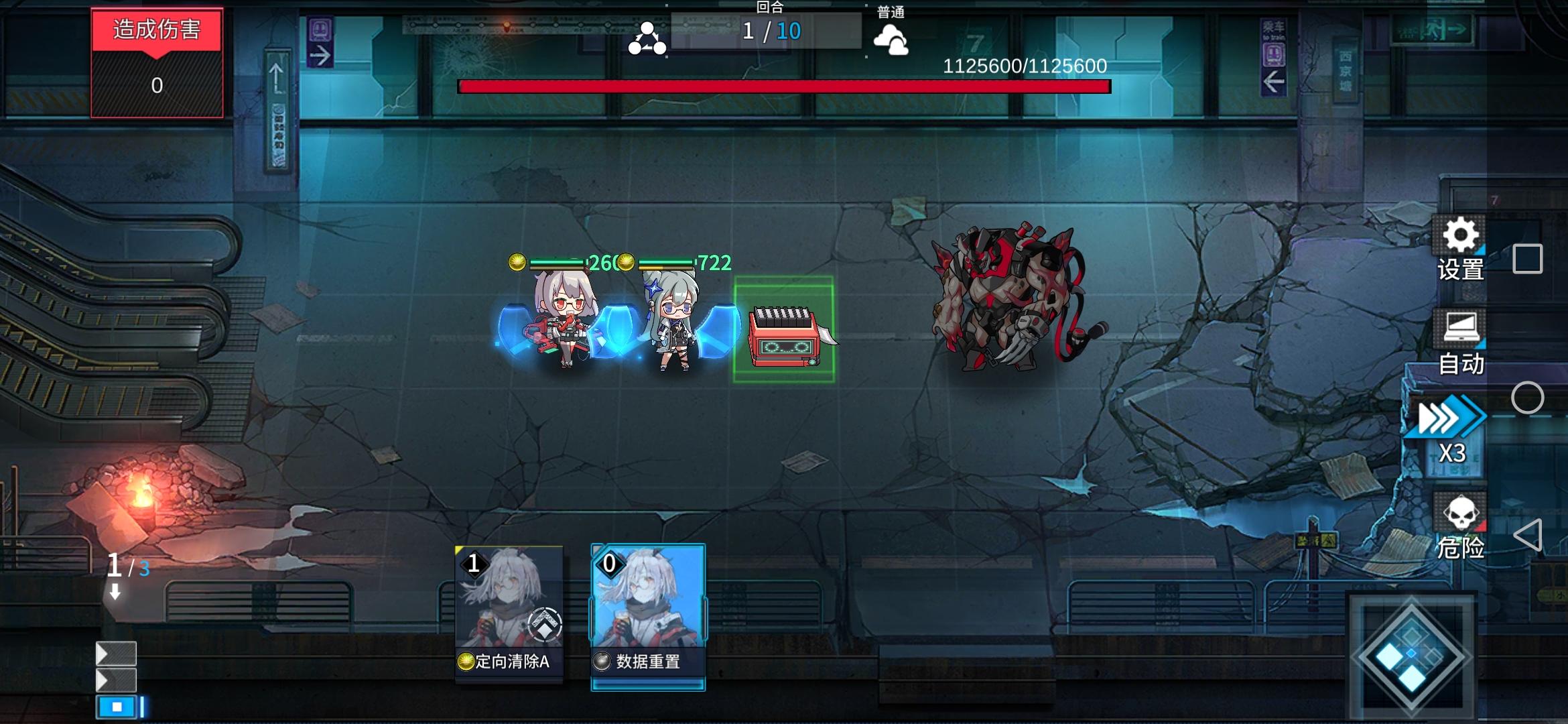Viewport: 1568px width, 724px height.
Task: Click the blue stop square button
Action: pos(117,707)
